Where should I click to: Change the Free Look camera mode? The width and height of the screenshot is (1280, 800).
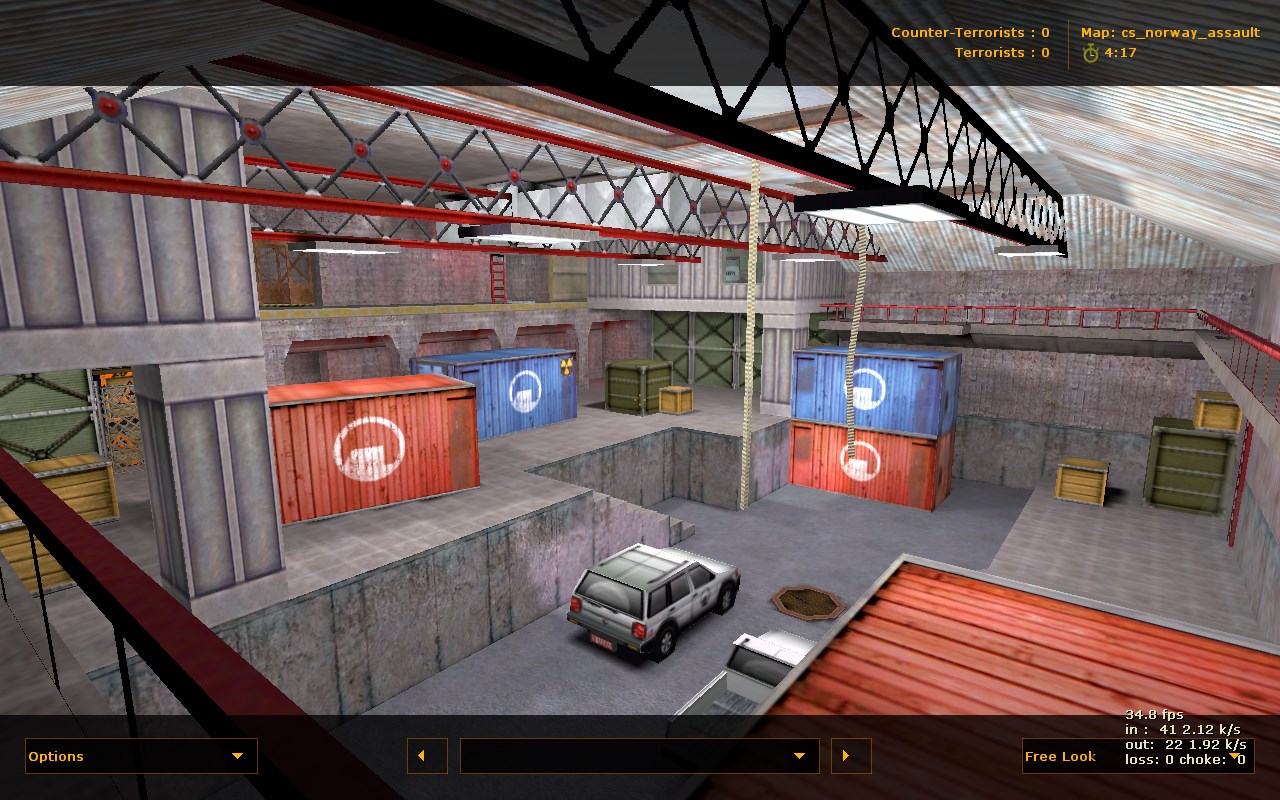coord(1137,756)
